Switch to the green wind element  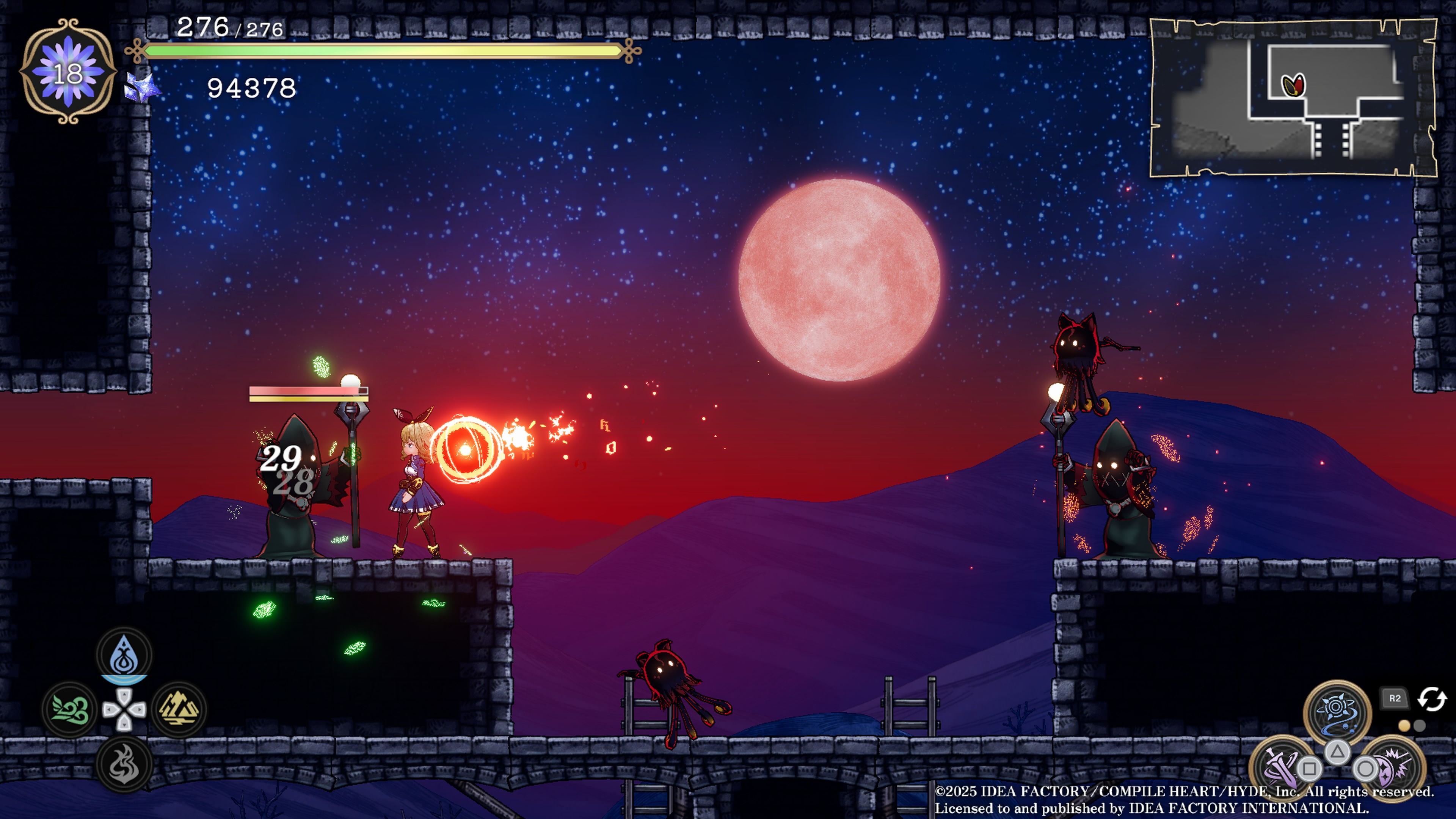tap(70, 709)
